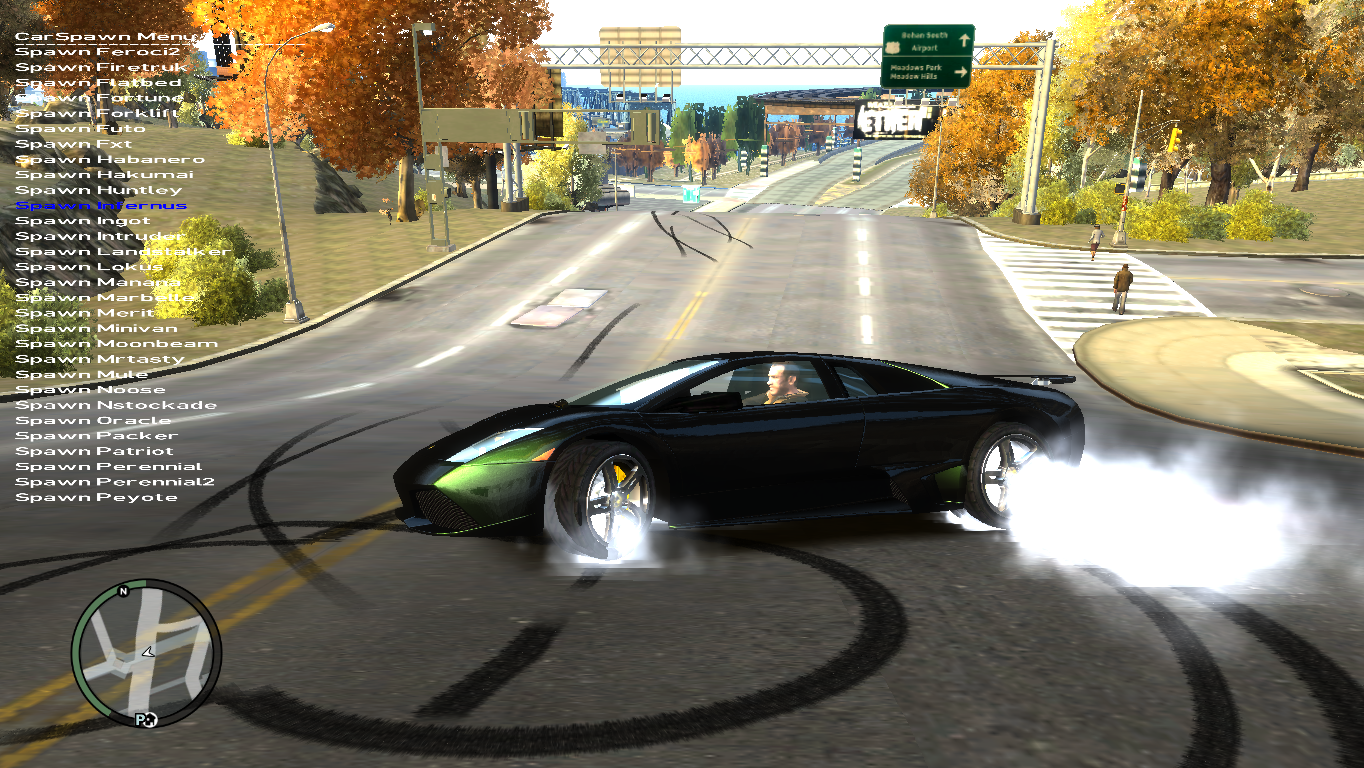1364x768 pixels.
Task: Choose the Spawn Firetruk entry
Action: (98, 67)
